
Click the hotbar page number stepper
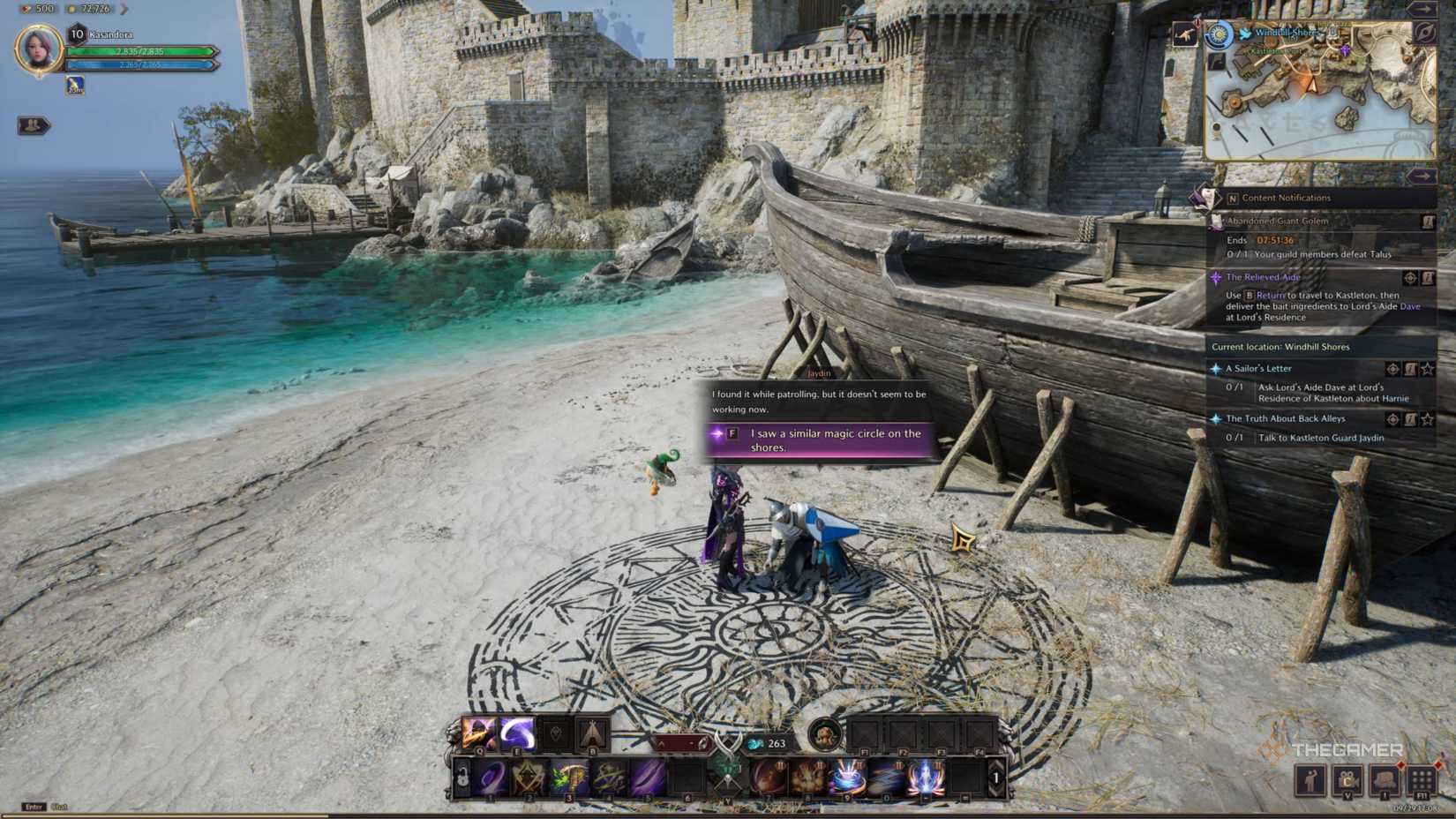[x=994, y=776]
